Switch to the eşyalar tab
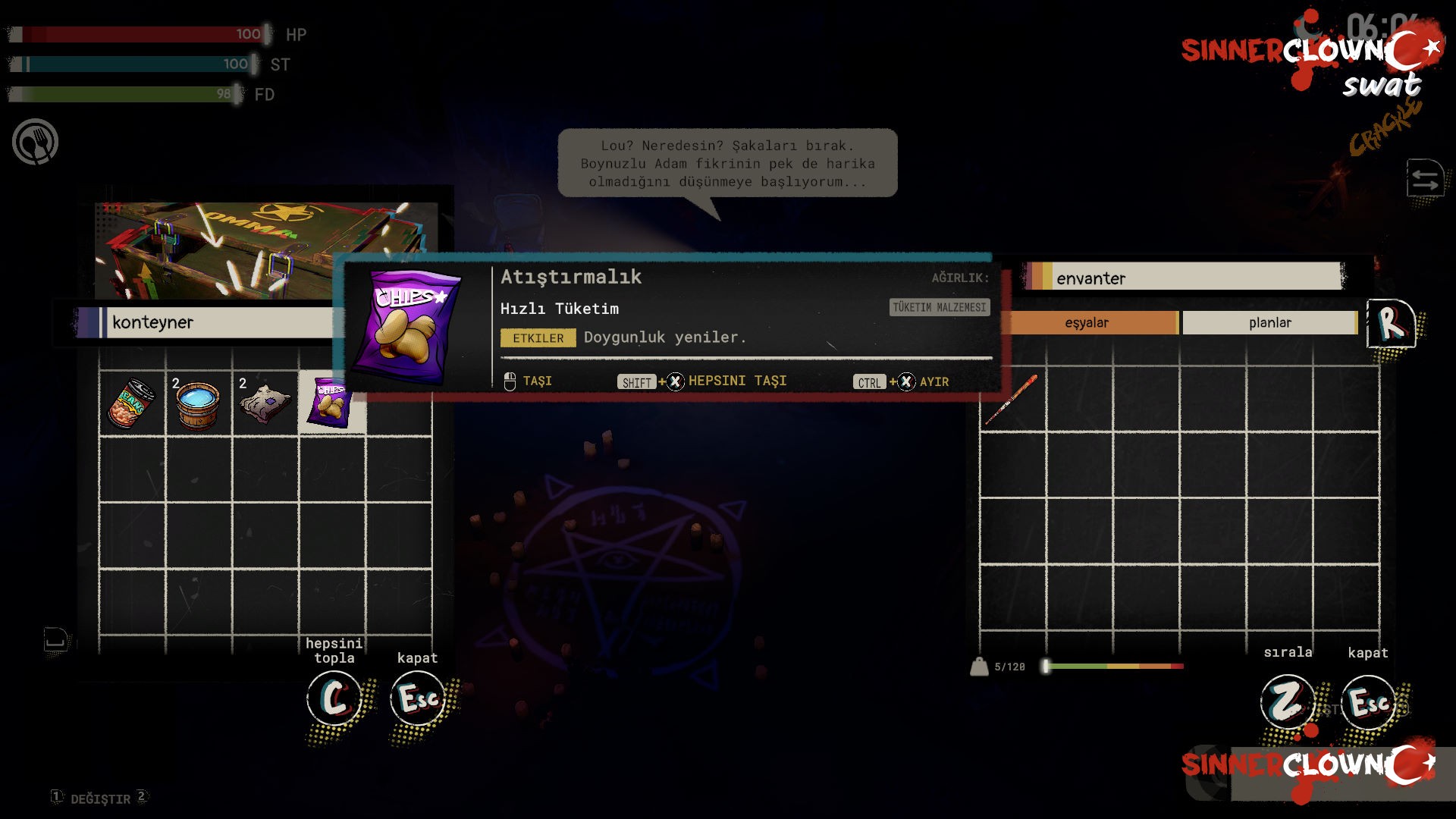This screenshot has height=819, width=1456. coord(1087,322)
